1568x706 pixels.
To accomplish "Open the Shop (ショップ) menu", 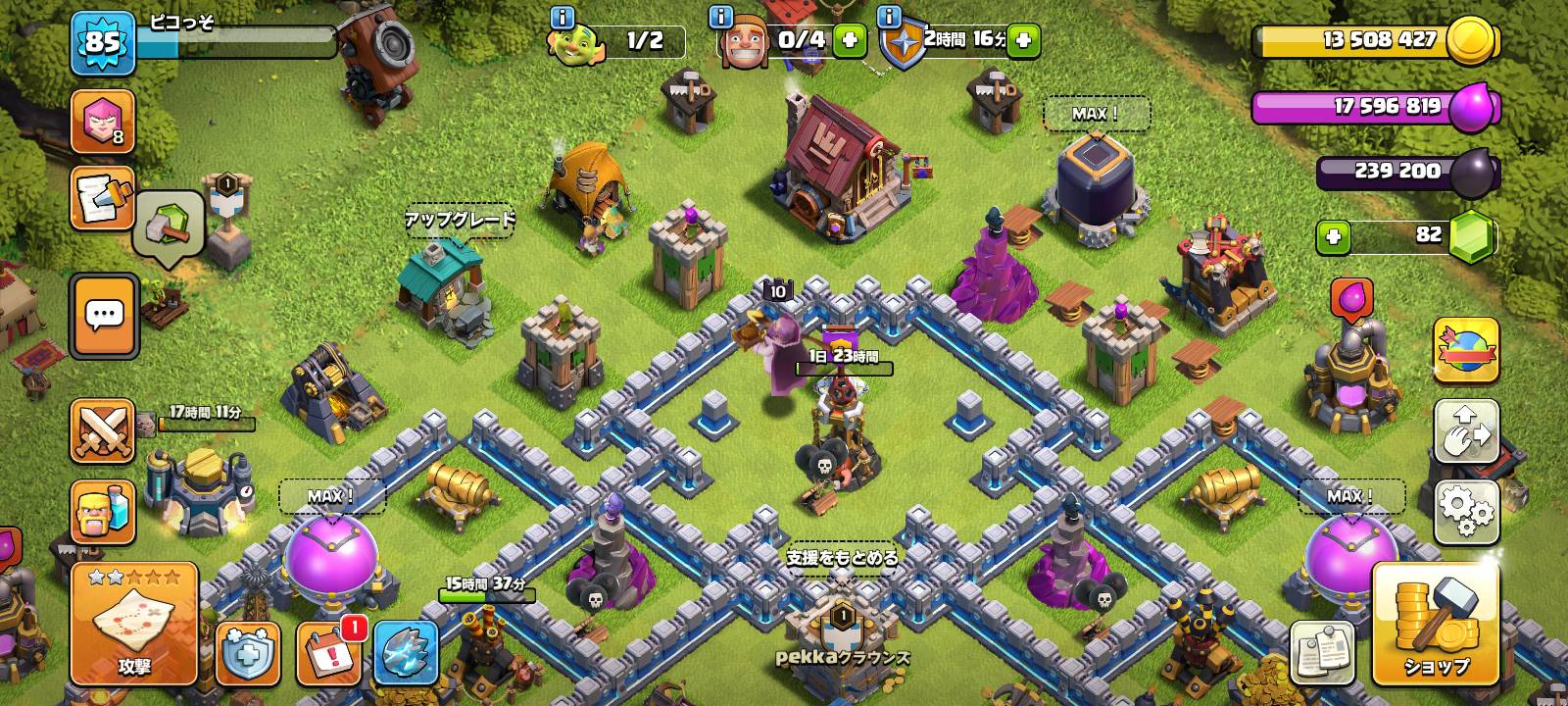I will (x=1436, y=624).
